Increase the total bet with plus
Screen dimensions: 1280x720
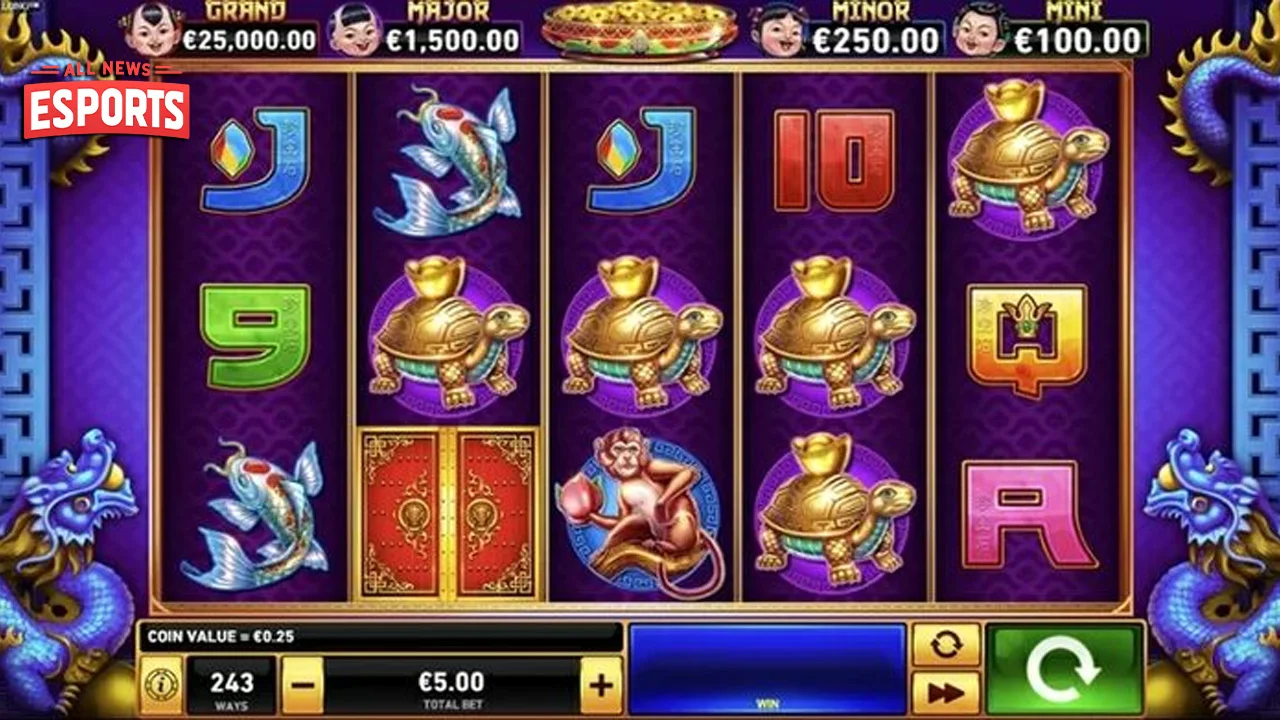tap(599, 686)
